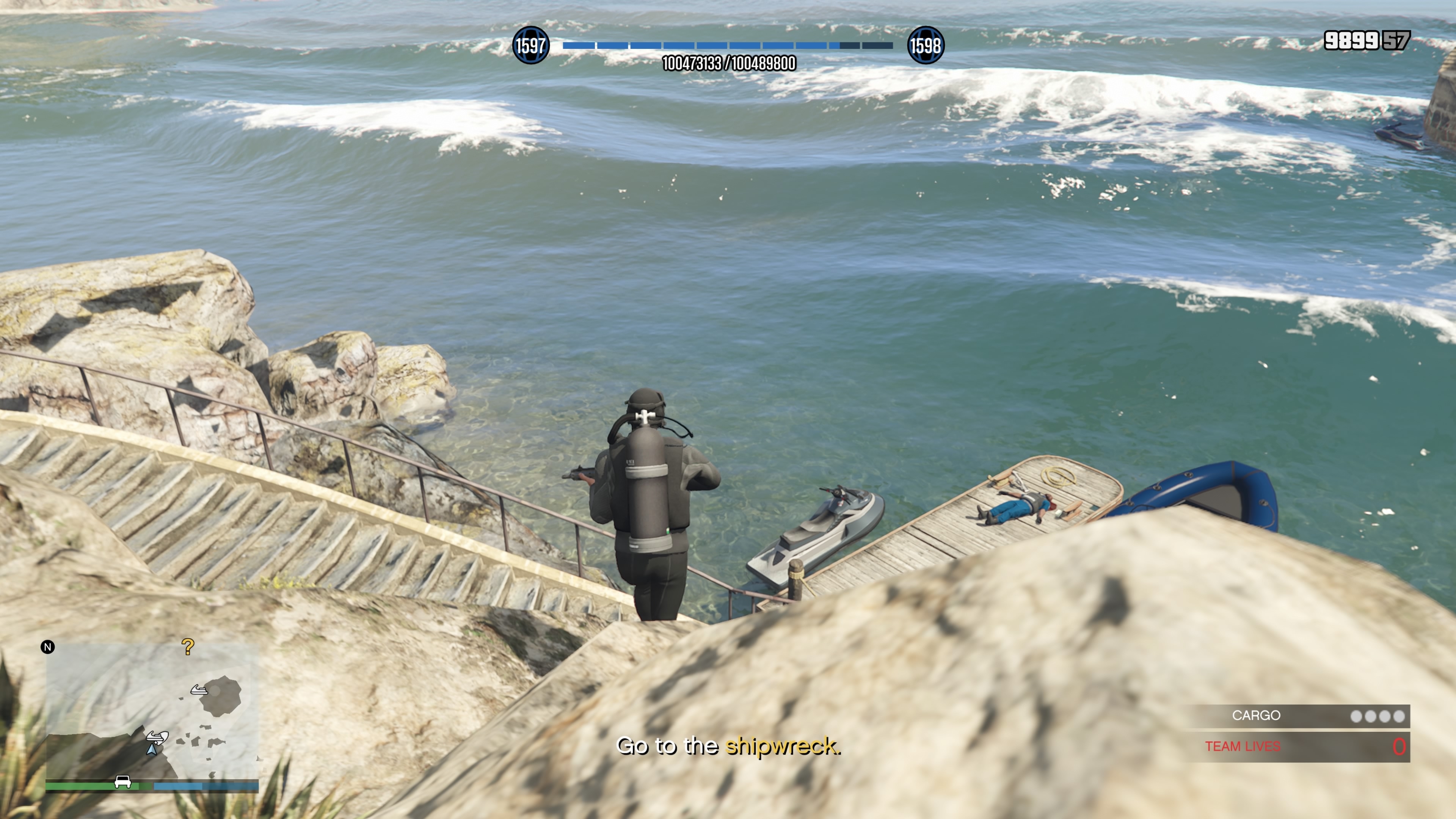Select the Team Lives tracker row
1456x819 pixels.
1298,747
